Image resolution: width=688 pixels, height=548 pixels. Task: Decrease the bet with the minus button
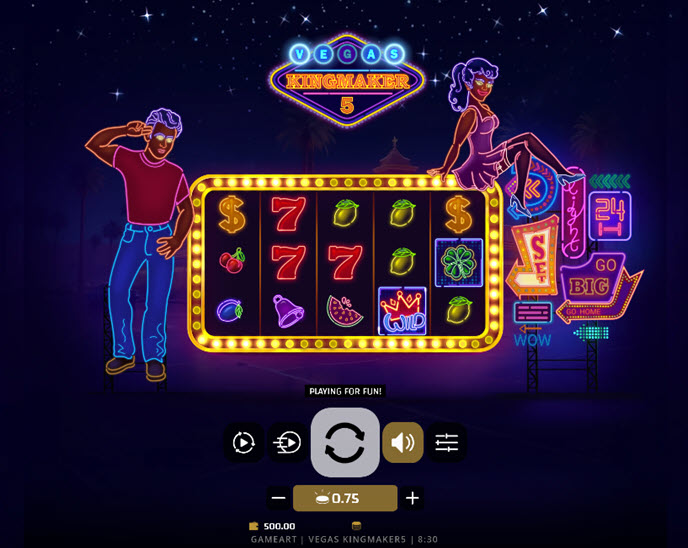click(279, 498)
